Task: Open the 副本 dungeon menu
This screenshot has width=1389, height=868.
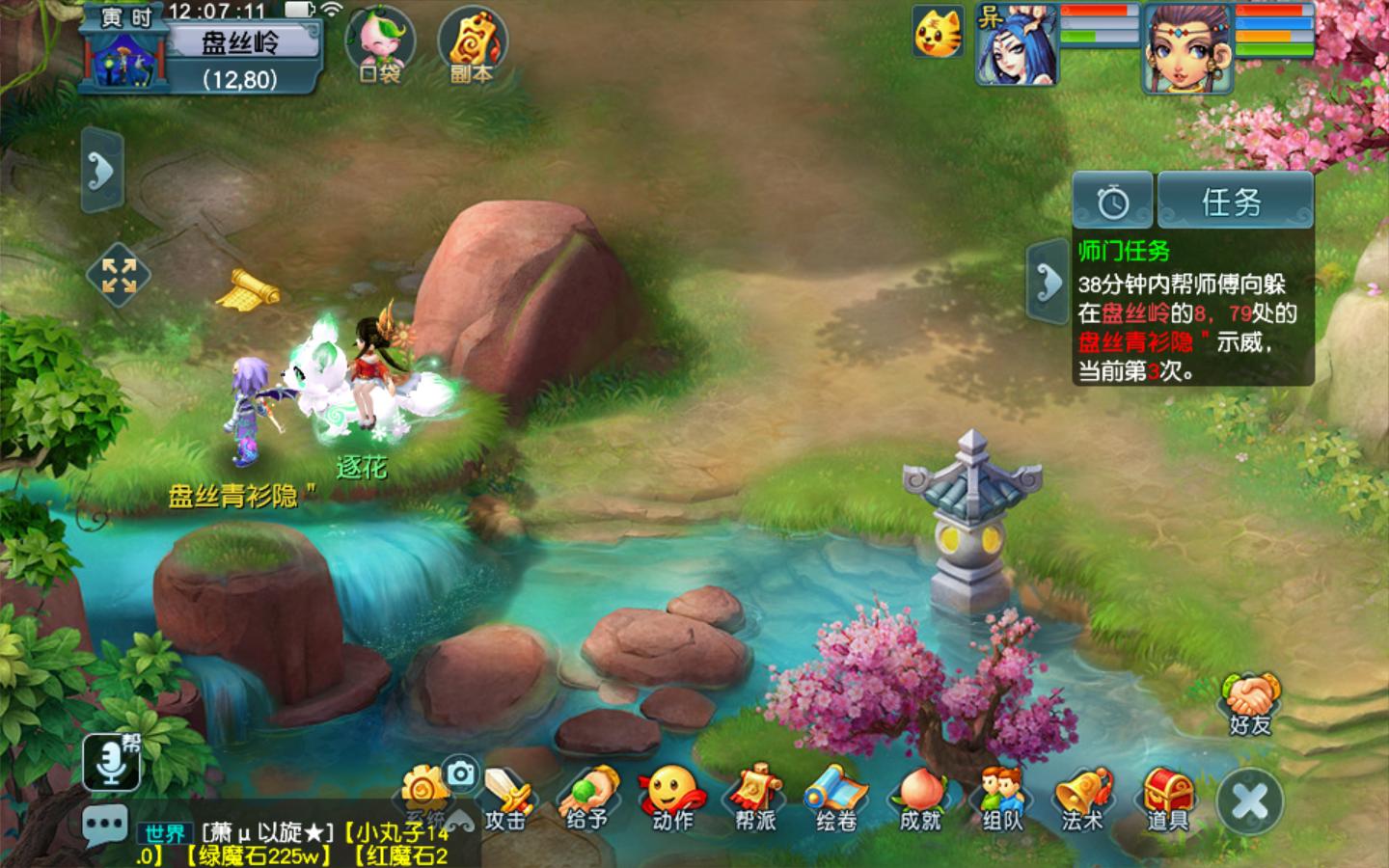Action: coord(472,45)
